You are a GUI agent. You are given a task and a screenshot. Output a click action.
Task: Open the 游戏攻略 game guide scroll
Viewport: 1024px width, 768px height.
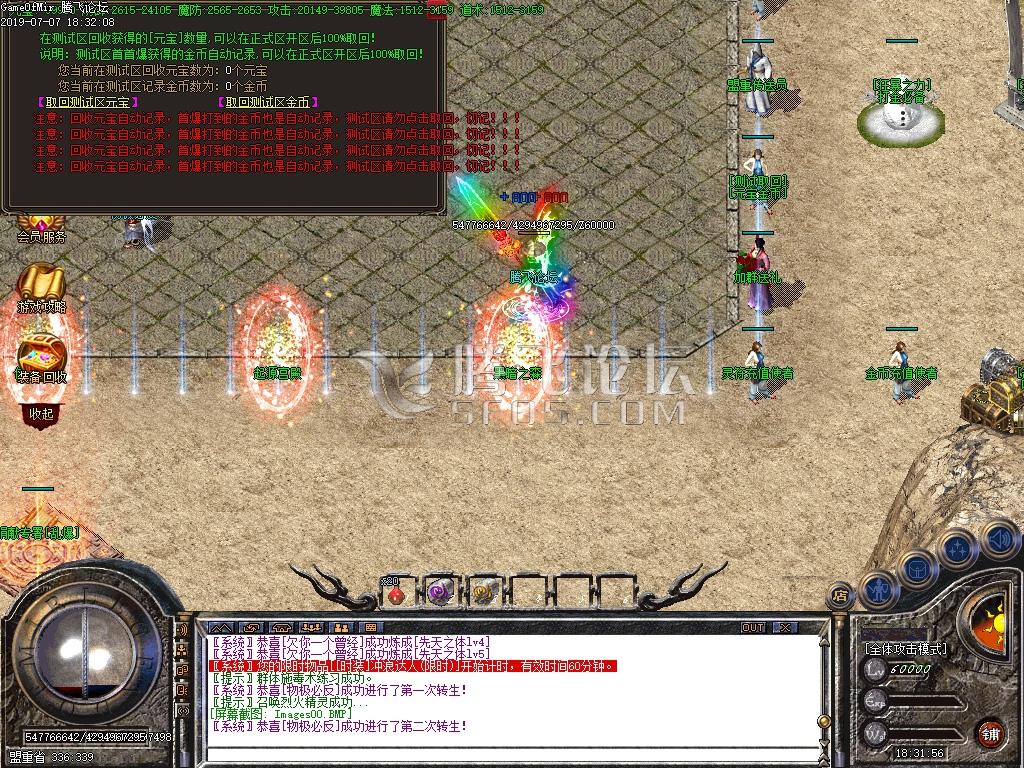[x=41, y=290]
